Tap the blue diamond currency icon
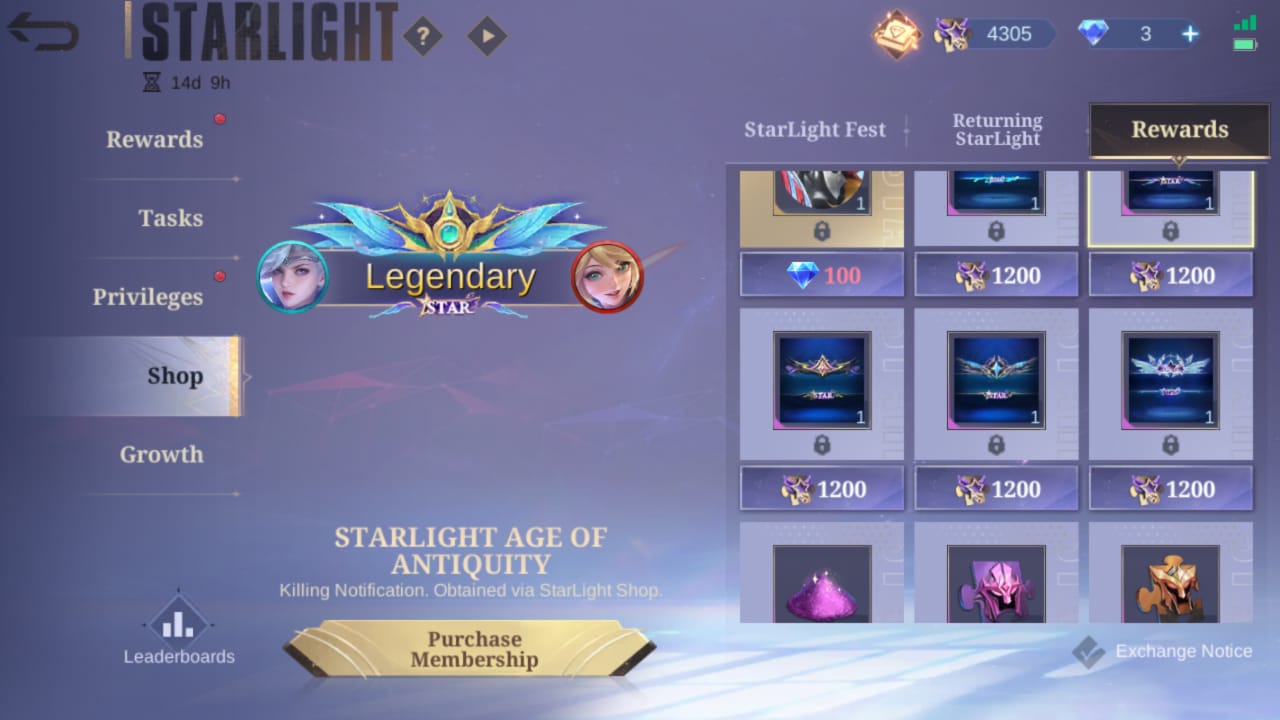Image resolution: width=1280 pixels, height=720 pixels. click(x=1093, y=33)
